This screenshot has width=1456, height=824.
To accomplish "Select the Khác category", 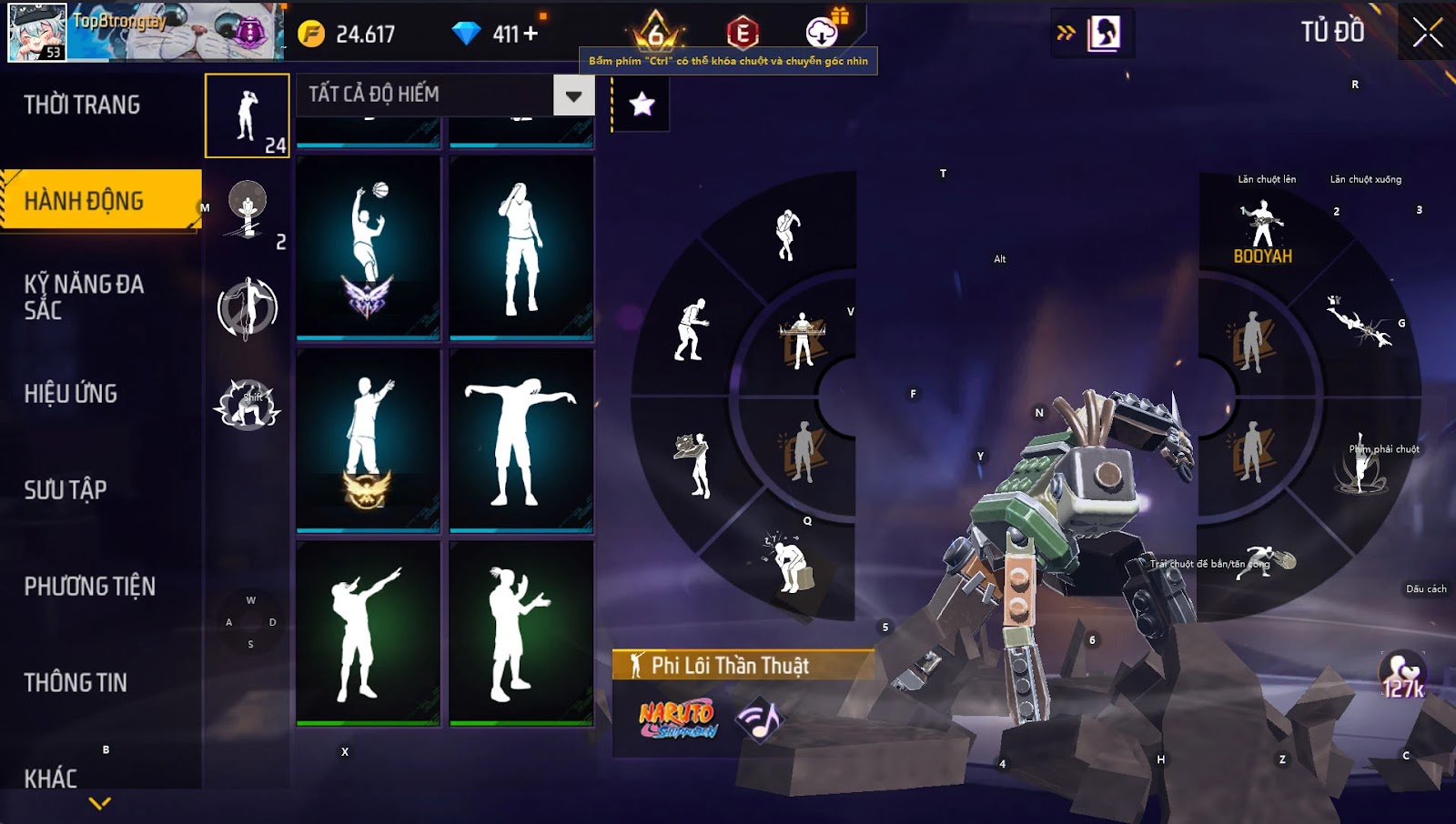I will click(x=51, y=779).
